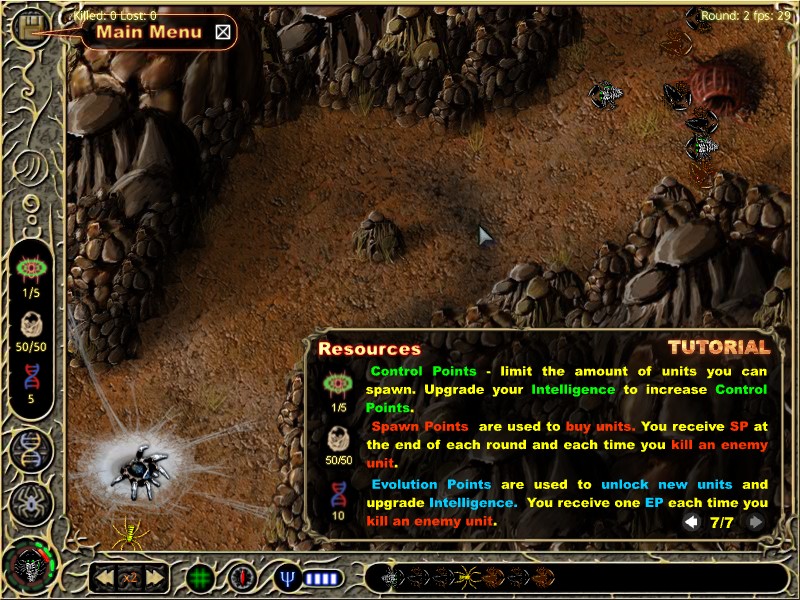Speed up game with fast-forward arrows
This screenshot has height=600, width=800.
pyautogui.click(x=155, y=577)
